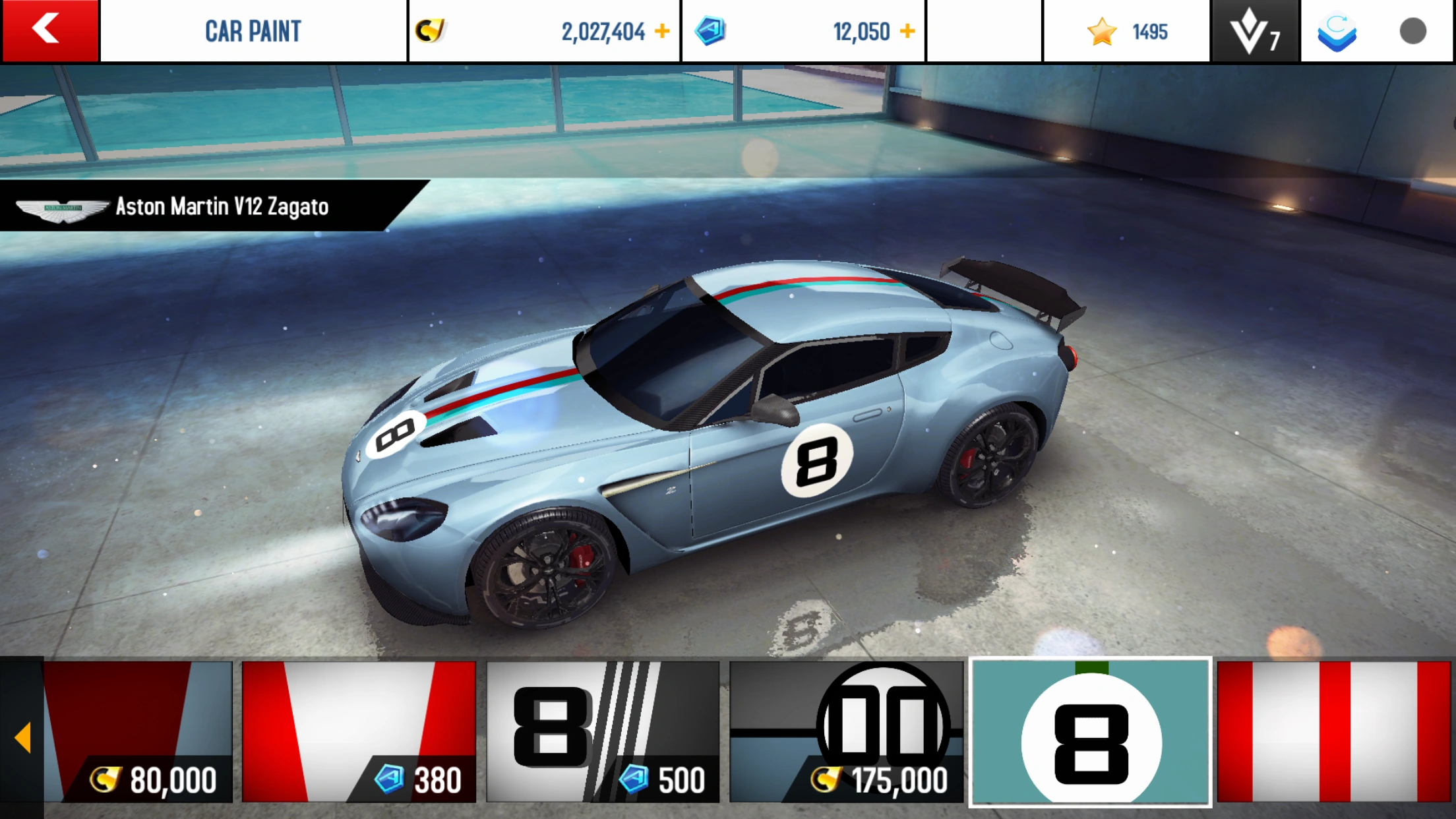Choose the teal number 8 roundel decal
Screen dimensions: 1456x819
(x=1091, y=732)
